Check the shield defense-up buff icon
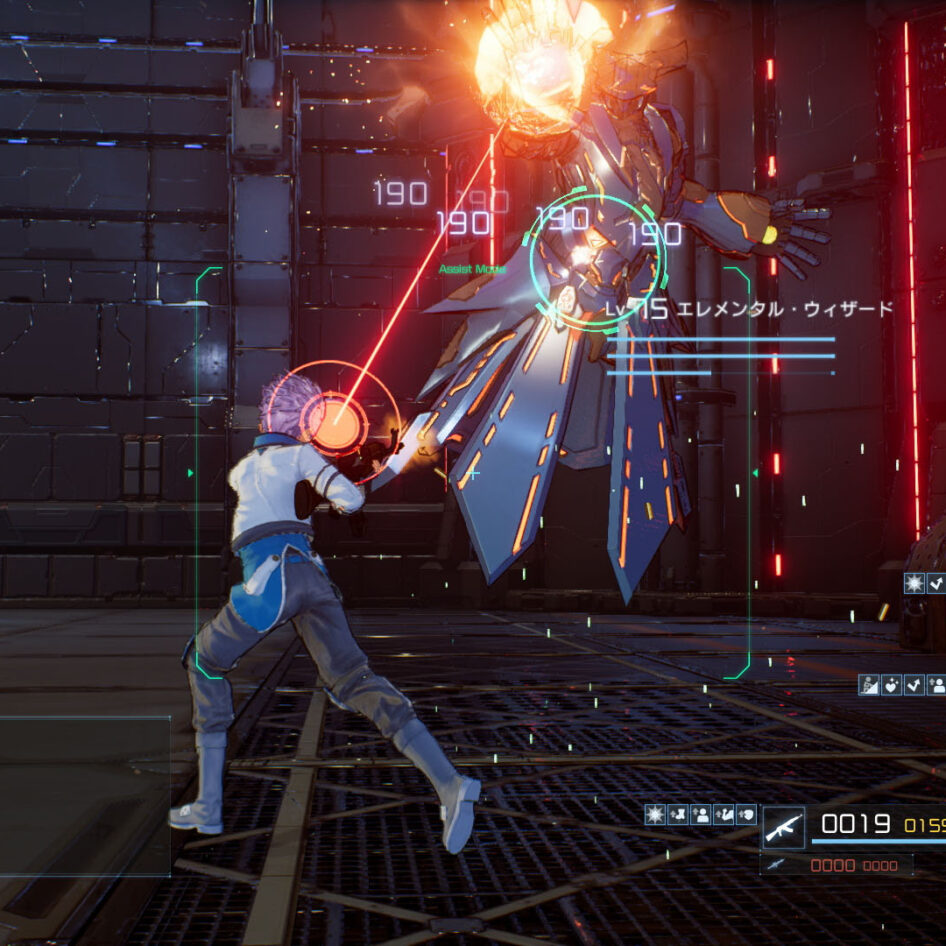 click(x=746, y=814)
